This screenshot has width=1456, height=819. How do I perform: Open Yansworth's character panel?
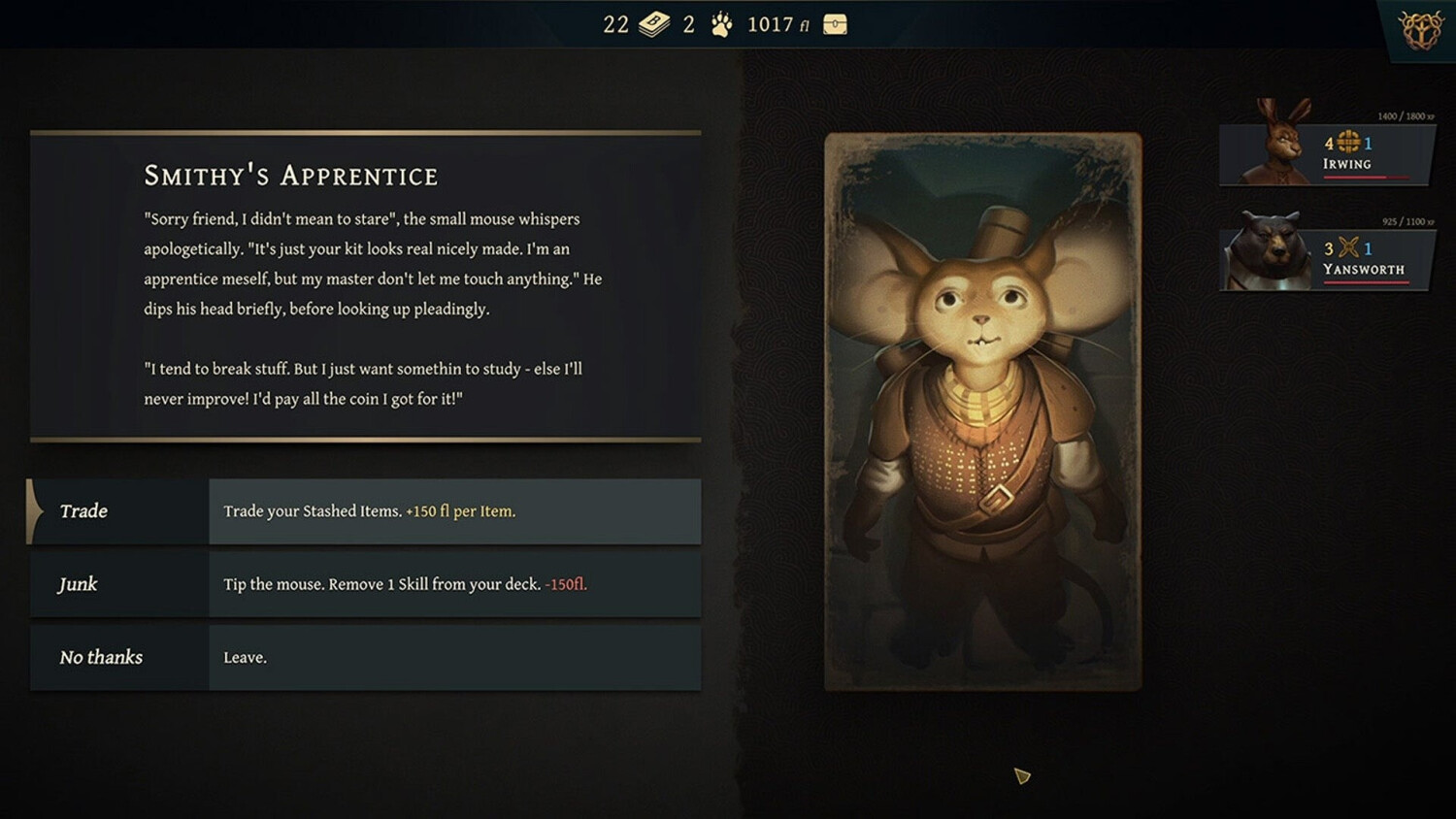pos(1325,257)
